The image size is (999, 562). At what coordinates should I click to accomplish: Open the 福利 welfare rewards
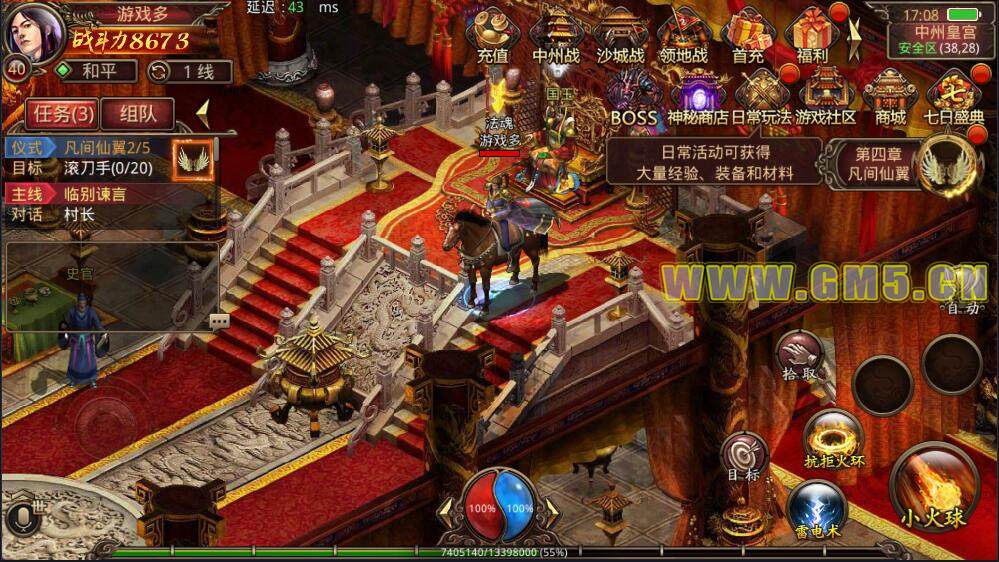click(x=812, y=34)
